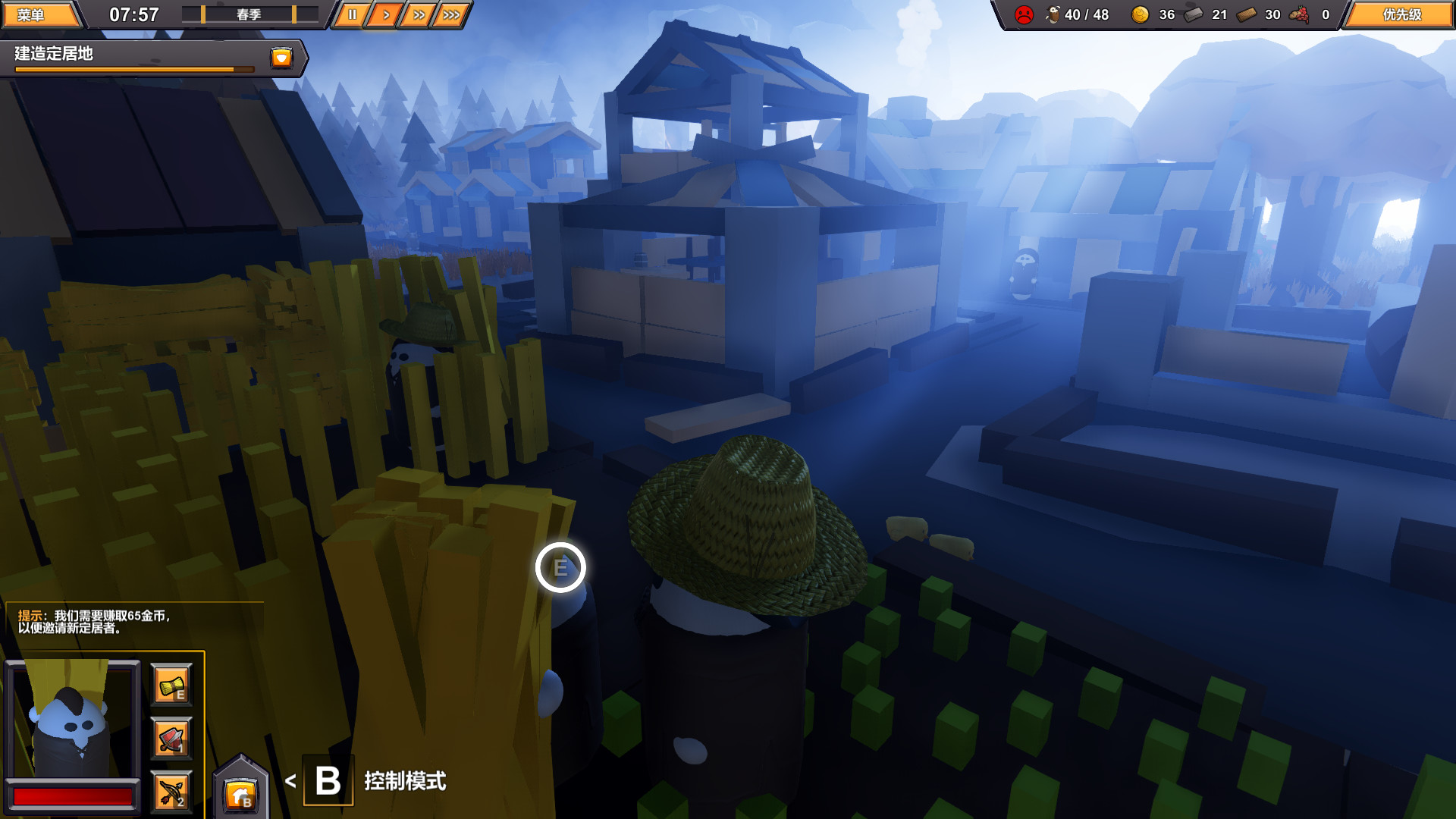Image resolution: width=1456 pixels, height=819 pixels.
Task: Click the red health bar
Action: [74, 797]
